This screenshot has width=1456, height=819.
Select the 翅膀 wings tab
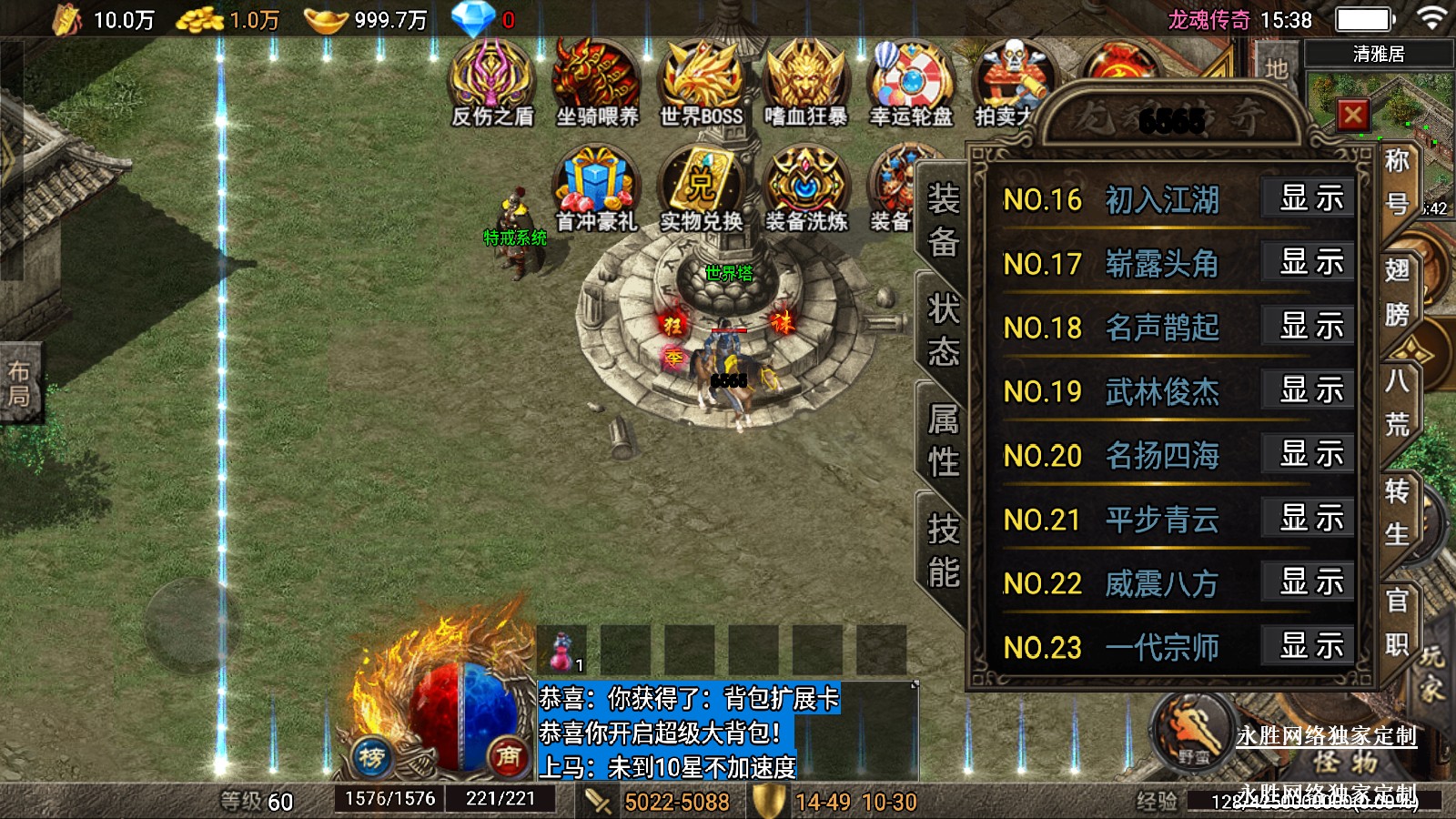(x=1397, y=292)
